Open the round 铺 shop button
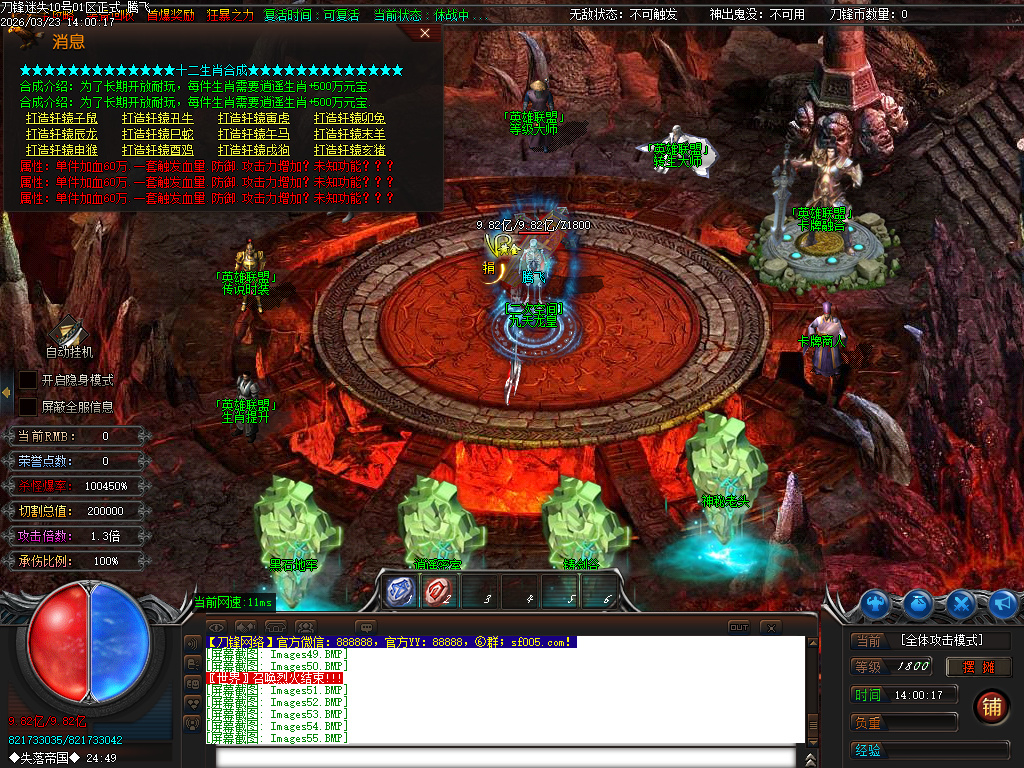1024x768 pixels. point(990,707)
